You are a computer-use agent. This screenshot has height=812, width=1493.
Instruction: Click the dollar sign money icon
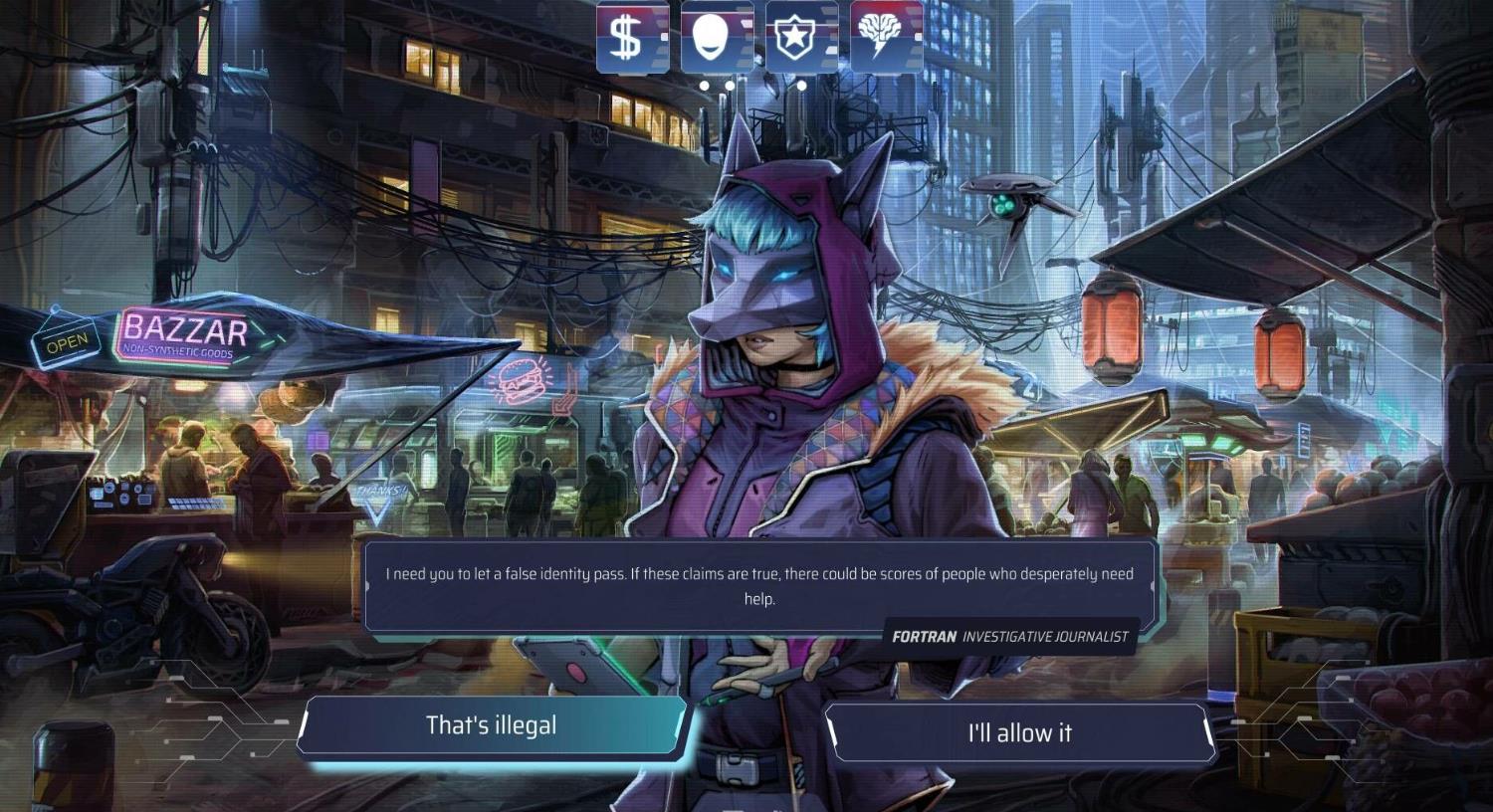[x=632, y=37]
